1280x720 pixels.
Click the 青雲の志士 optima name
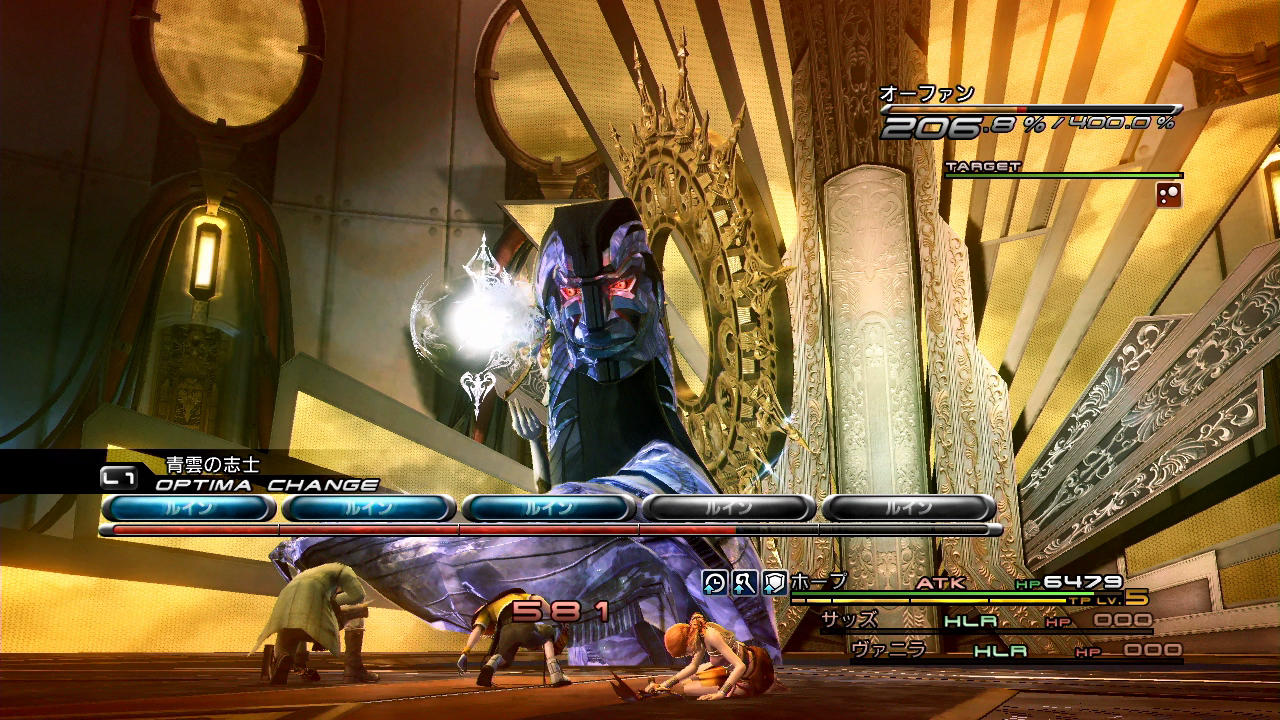pyautogui.click(x=212, y=464)
